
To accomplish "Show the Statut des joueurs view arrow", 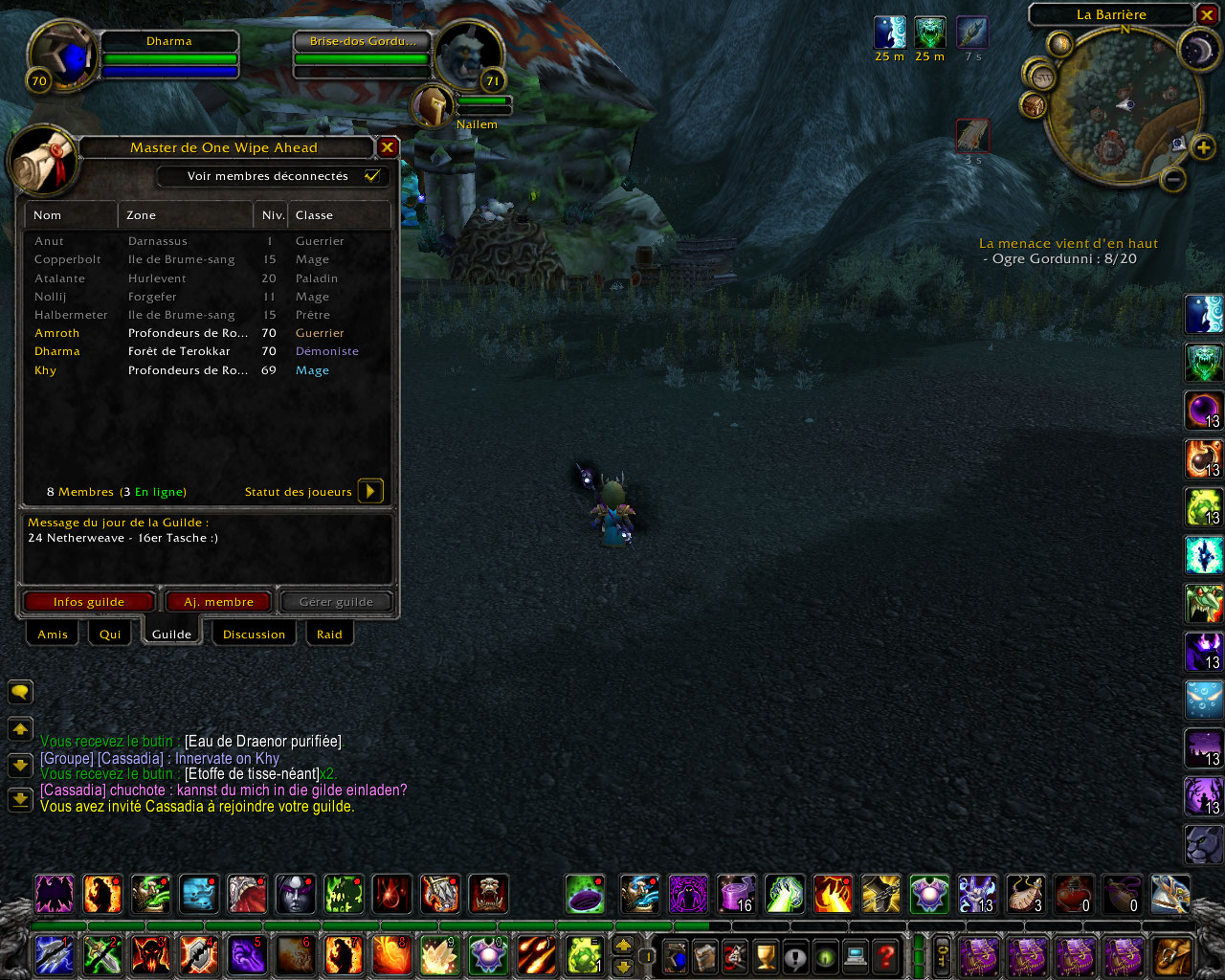I will (x=370, y=491).
